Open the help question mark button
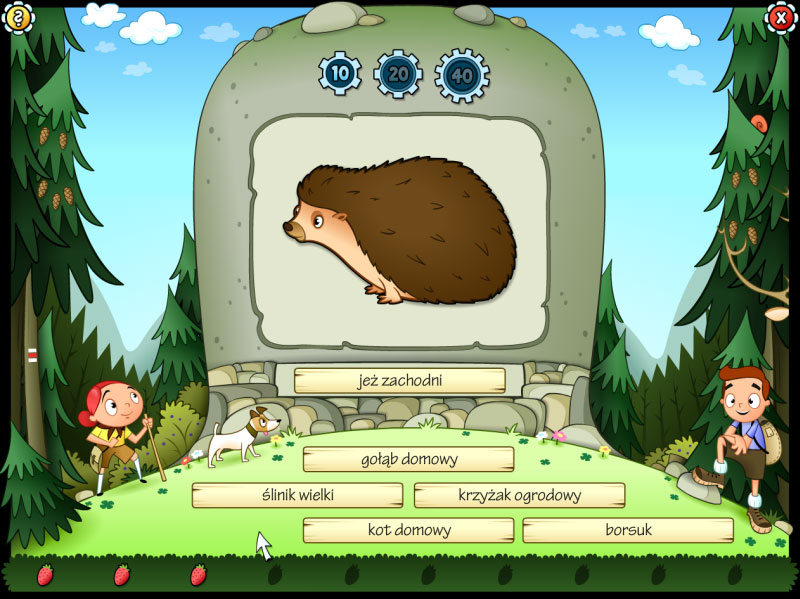800x599 pixels. (x=16, y=17)
